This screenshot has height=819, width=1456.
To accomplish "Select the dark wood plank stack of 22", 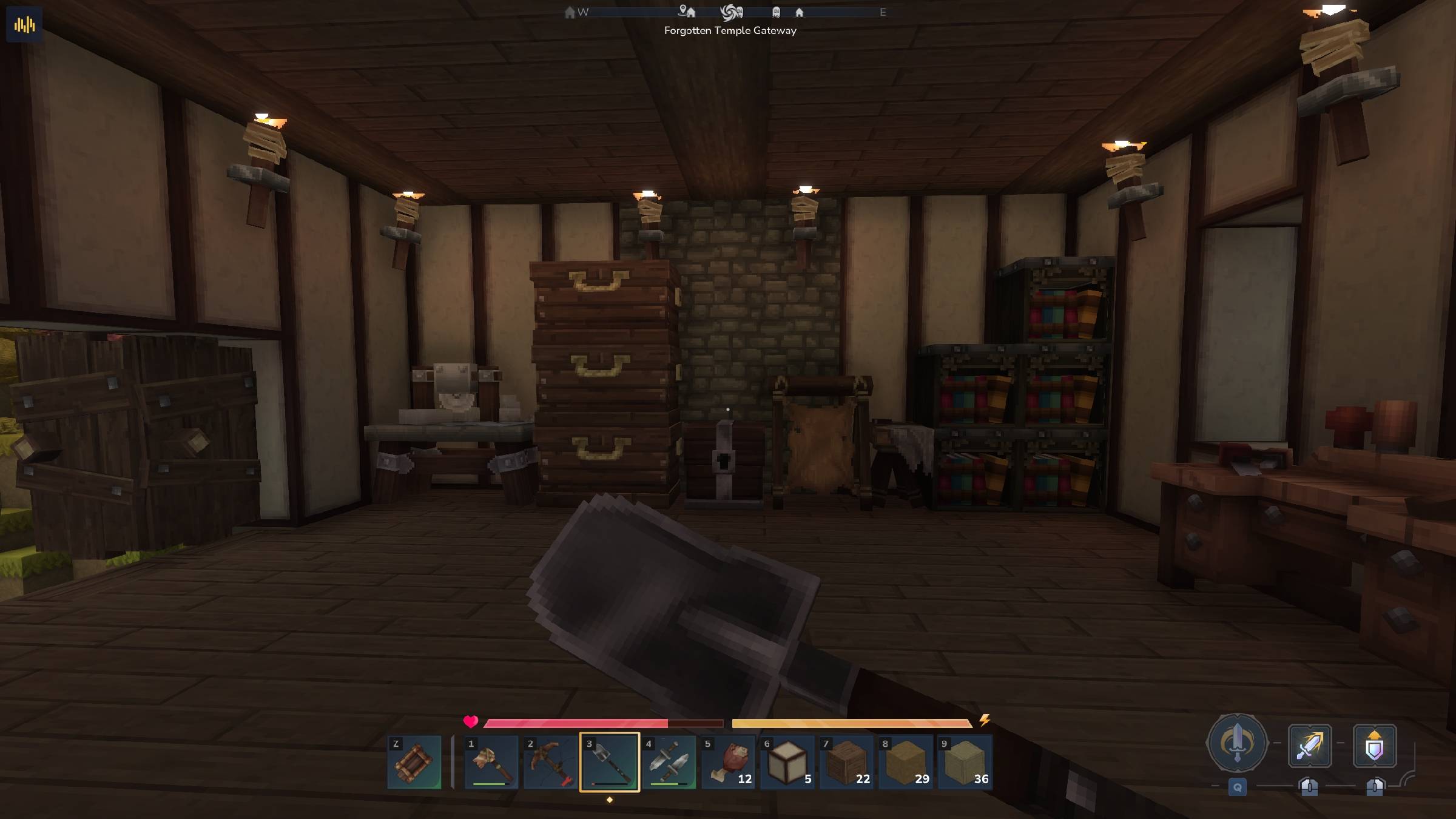I will 846,762.
